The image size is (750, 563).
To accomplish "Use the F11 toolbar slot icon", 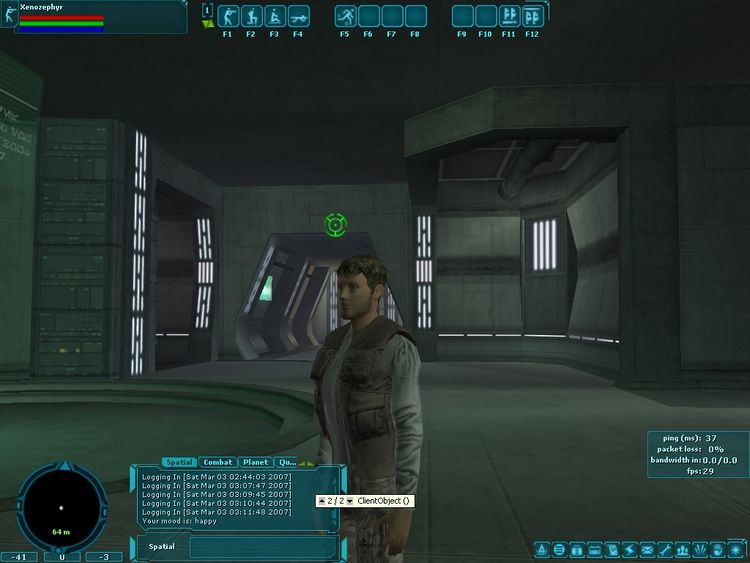I will pyautogui.click(x=509, y=17).
